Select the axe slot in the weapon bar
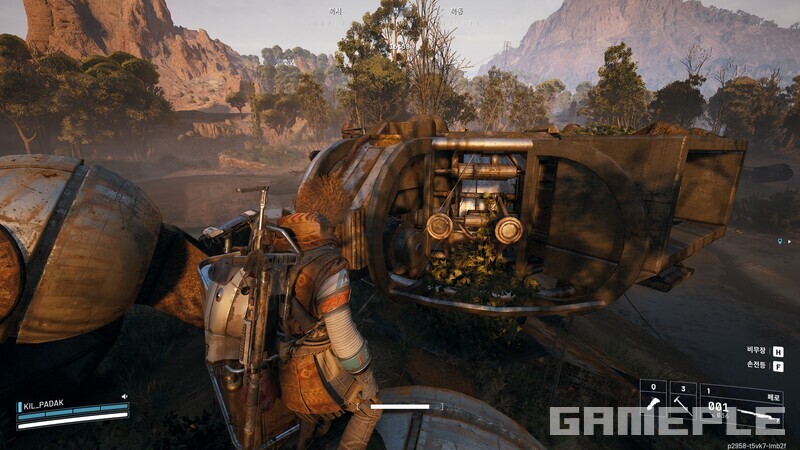Screen dimensions: 800x450 (654, 404)
